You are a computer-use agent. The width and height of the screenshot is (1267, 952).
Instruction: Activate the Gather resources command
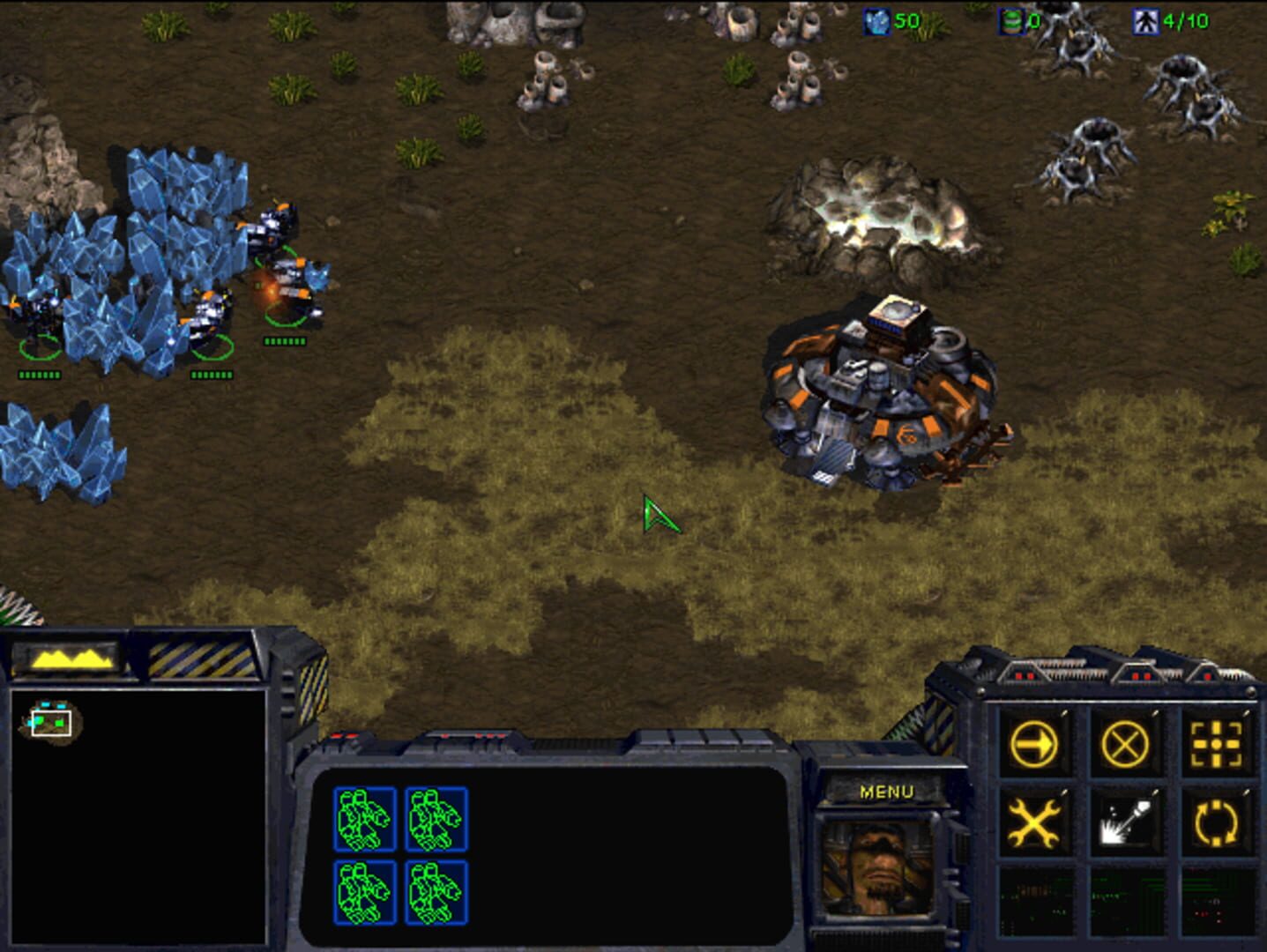click(x=1125, y=823)
